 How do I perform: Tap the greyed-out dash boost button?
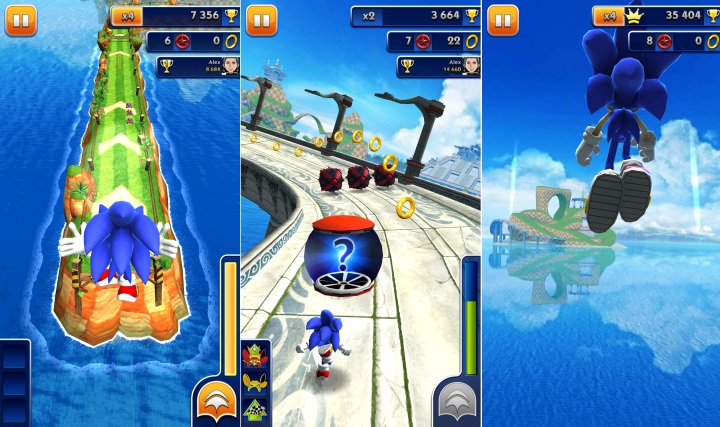coord(457,402)
